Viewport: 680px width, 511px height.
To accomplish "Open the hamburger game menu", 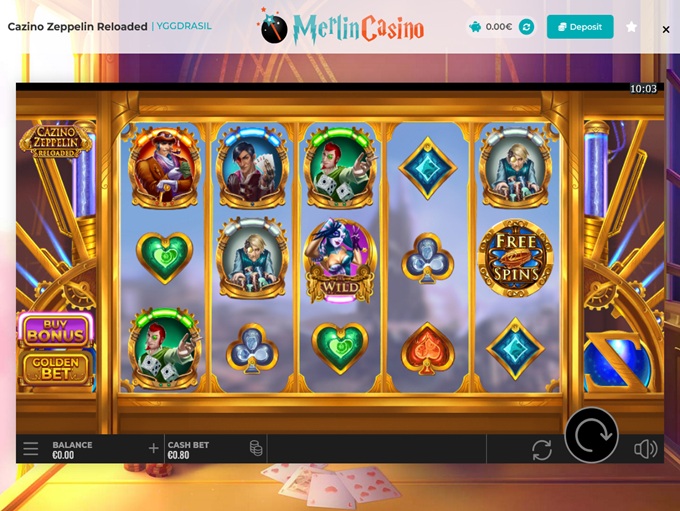I will 31,449.
